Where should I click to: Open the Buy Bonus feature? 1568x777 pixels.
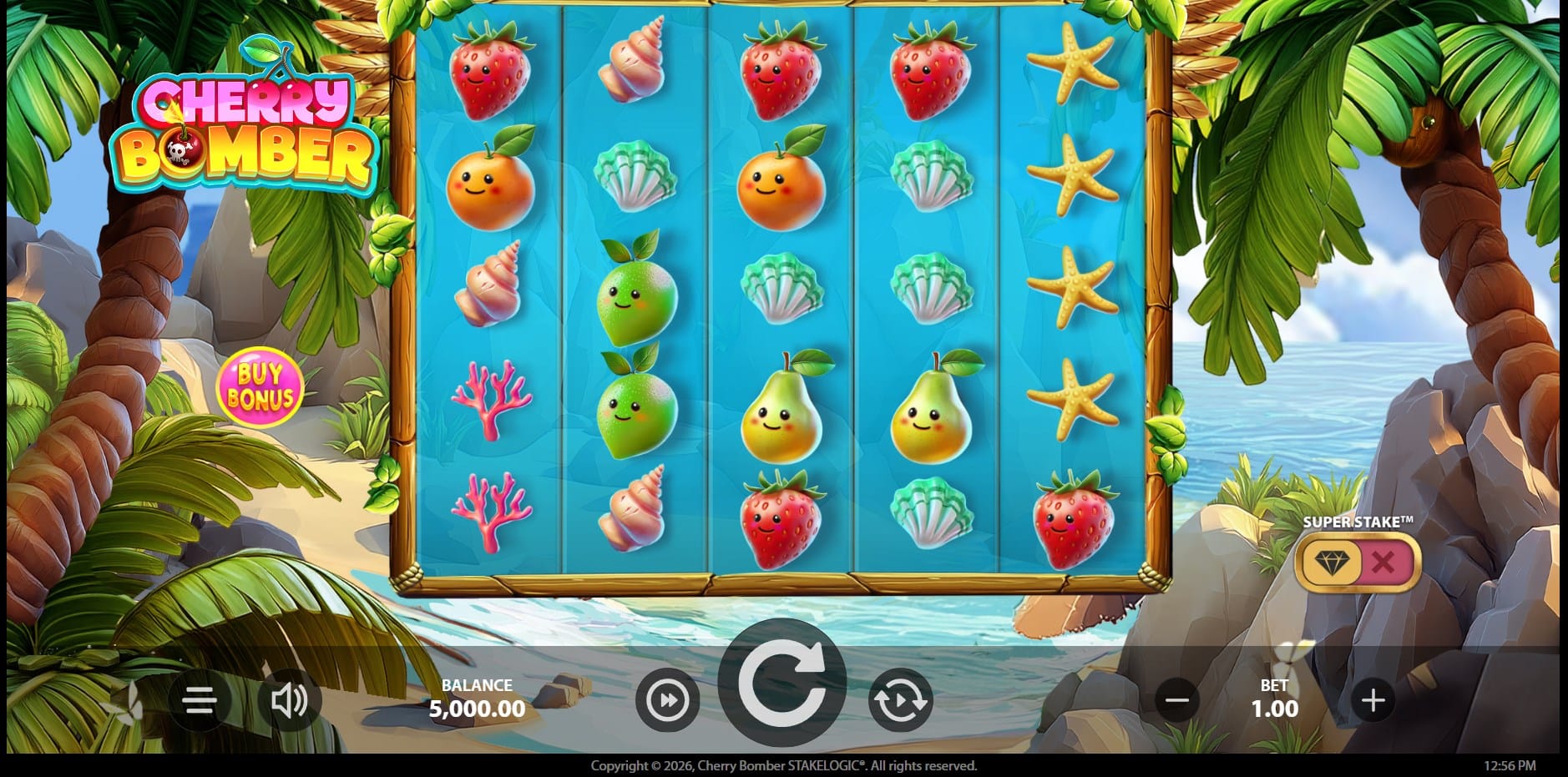260,386
